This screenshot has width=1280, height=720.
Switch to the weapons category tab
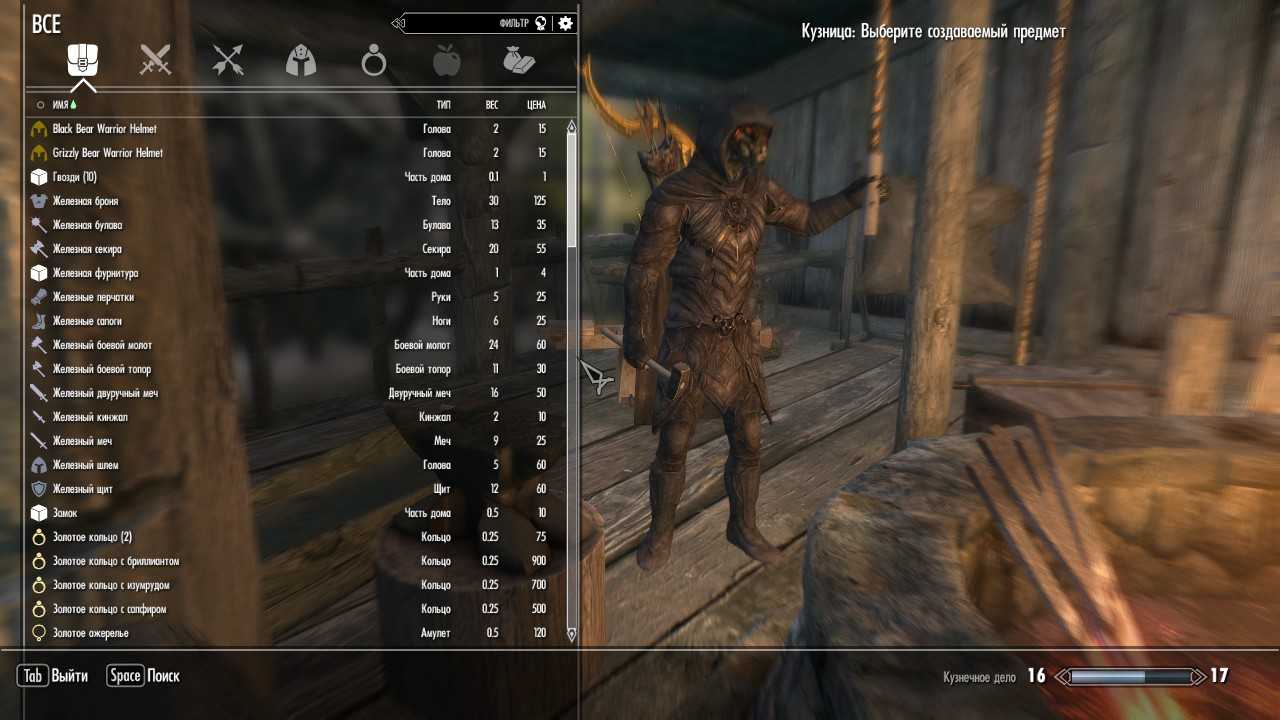point(155,61)
